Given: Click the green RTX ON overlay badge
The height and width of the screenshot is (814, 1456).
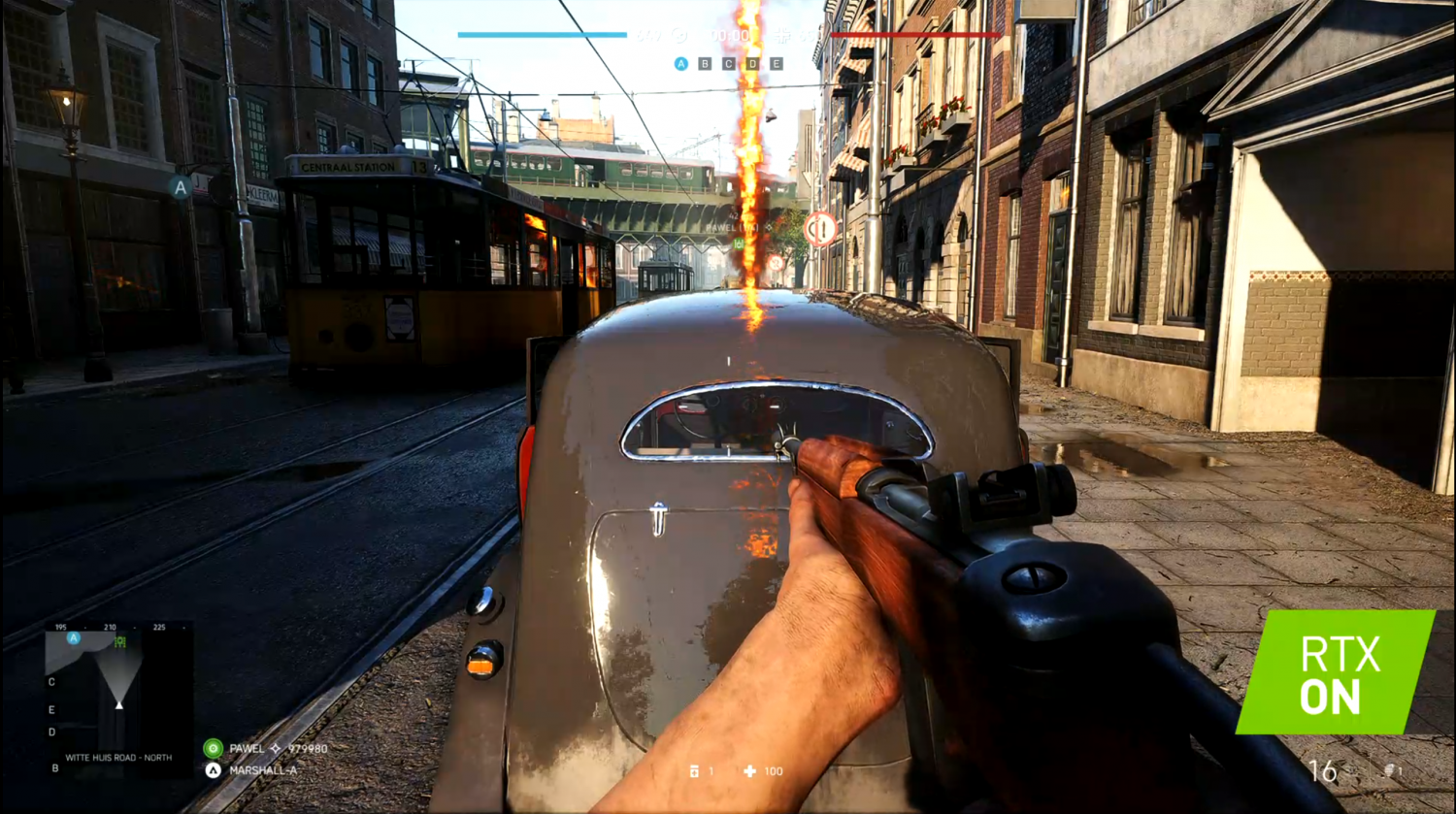Looking at the screenshot, I should click(x=1337, y=671).
